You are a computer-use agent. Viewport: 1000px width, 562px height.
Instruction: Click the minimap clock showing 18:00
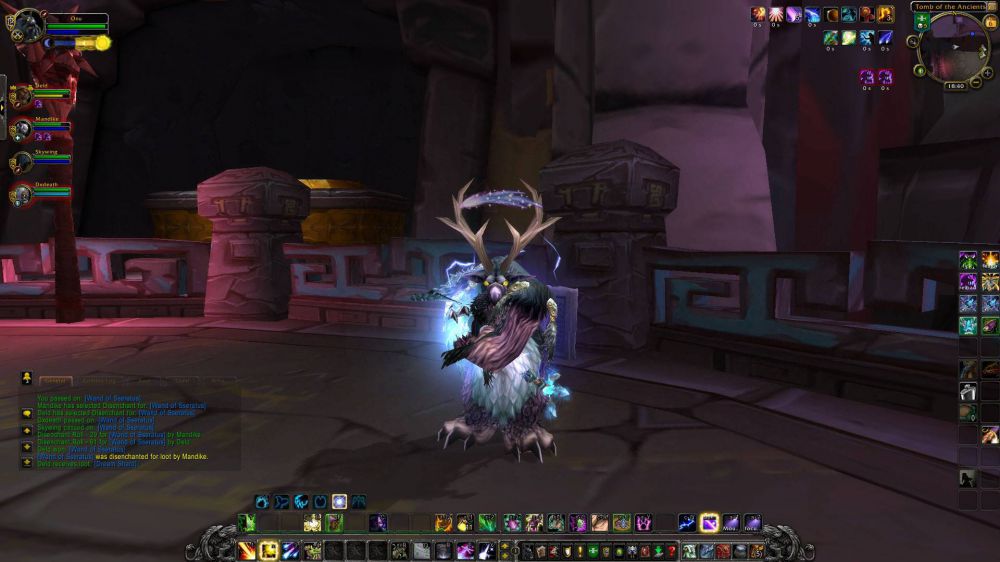click(x=955, y=86)
